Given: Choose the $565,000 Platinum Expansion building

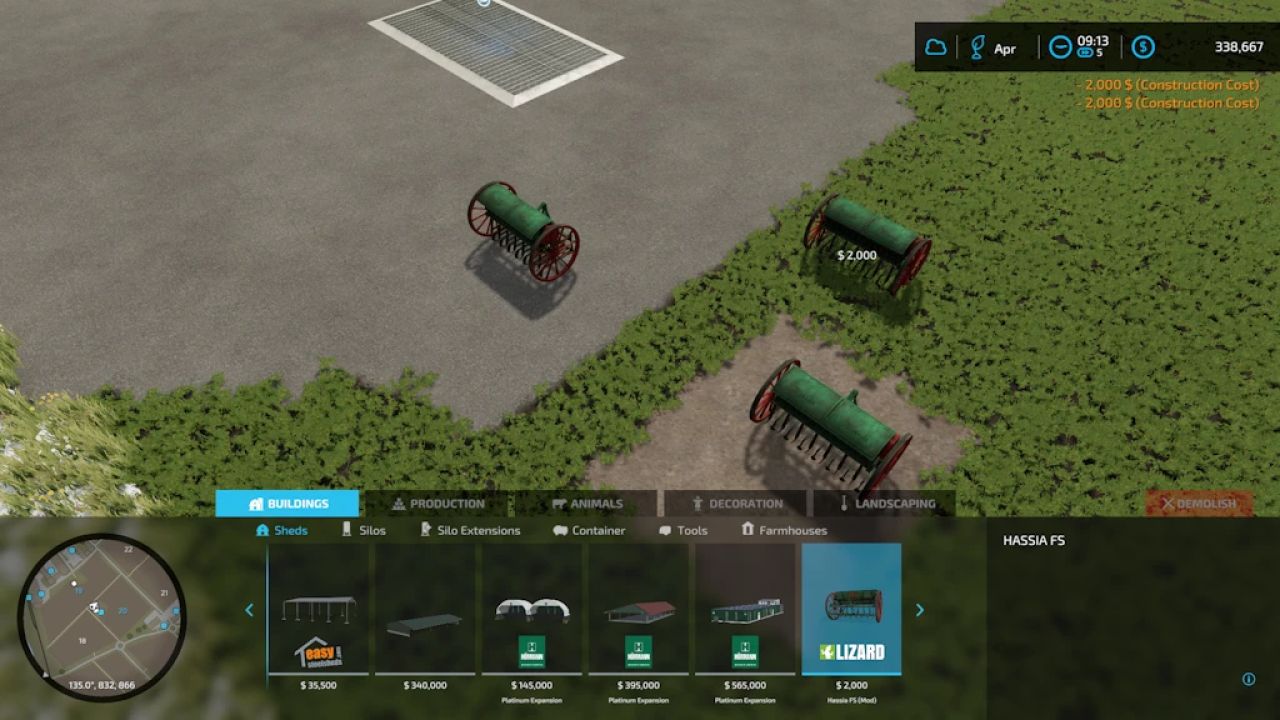Looking at the screenshot, I should 745,610.
